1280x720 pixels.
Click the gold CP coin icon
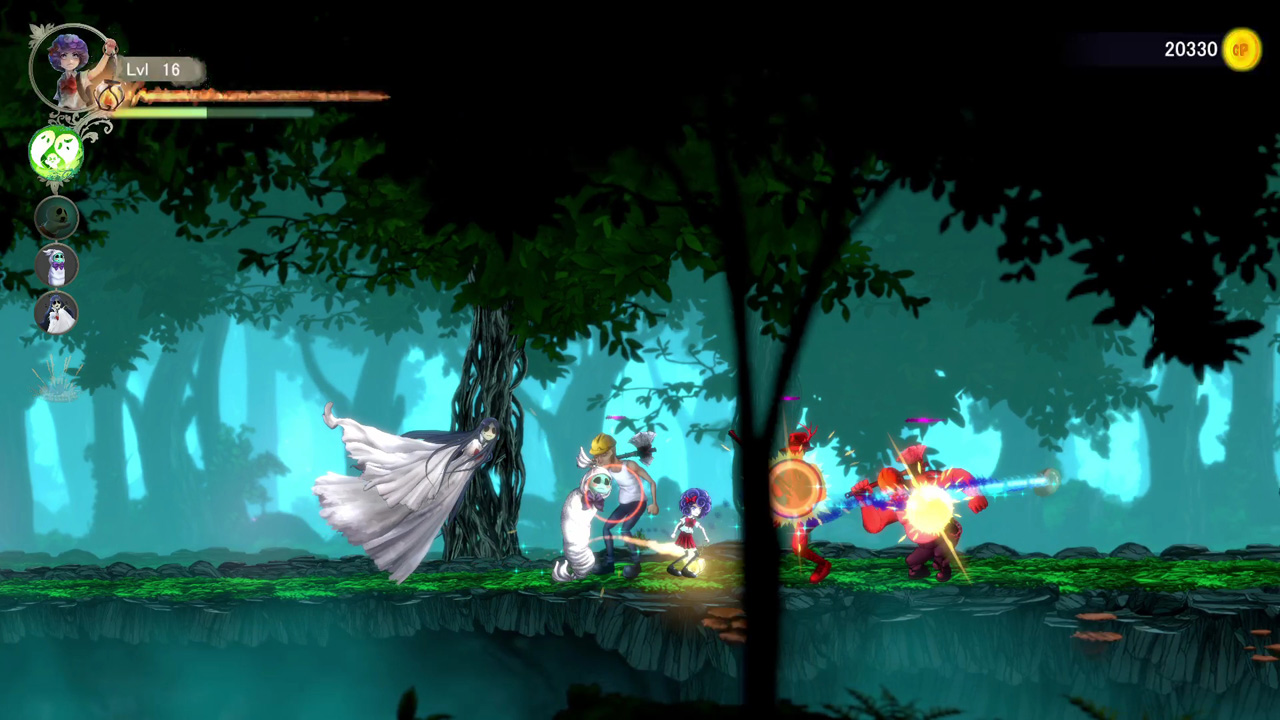pyautogui.click(x=1241, y=49)
